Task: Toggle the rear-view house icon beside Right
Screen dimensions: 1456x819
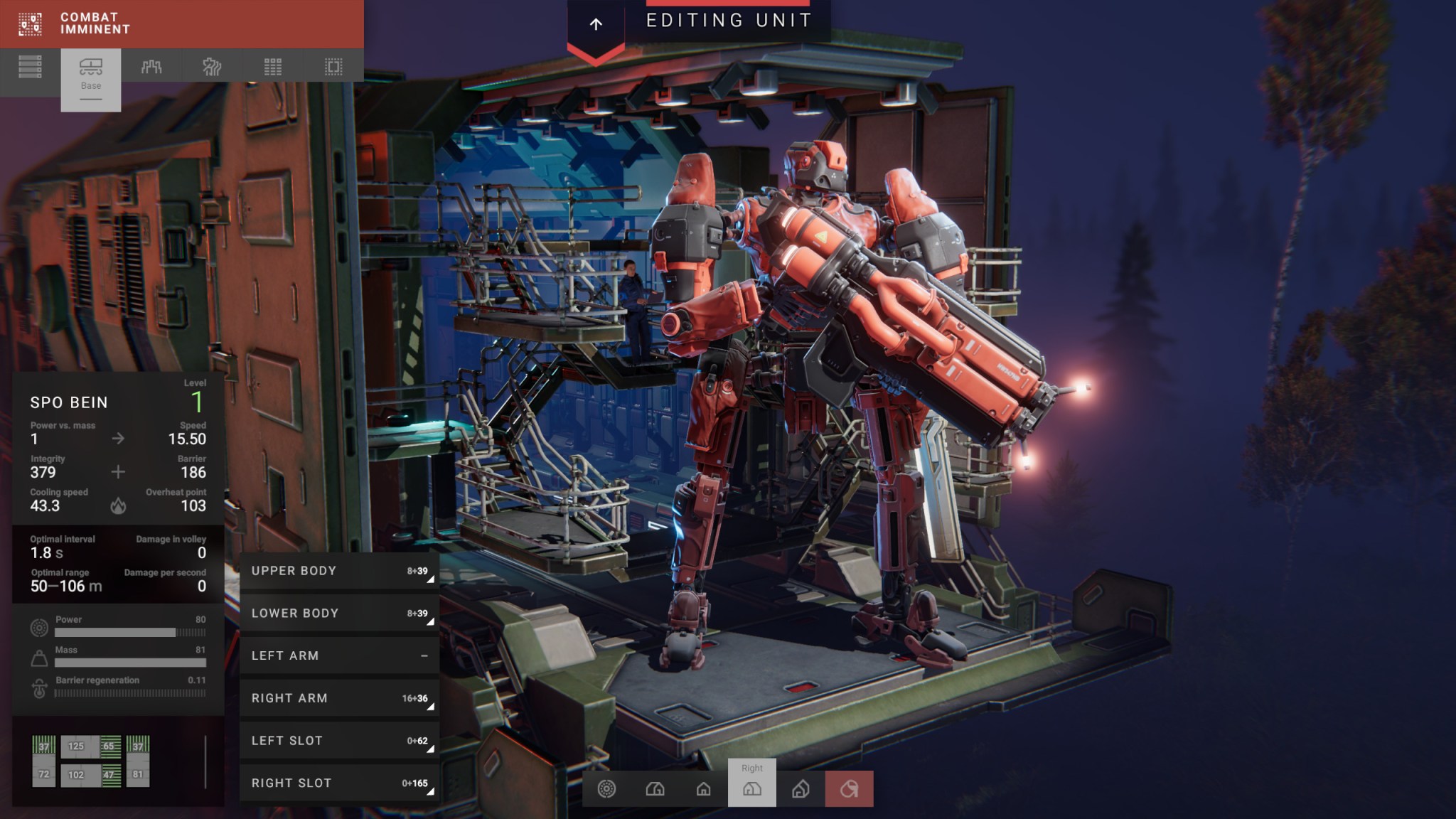Action: tap(800, 789)
